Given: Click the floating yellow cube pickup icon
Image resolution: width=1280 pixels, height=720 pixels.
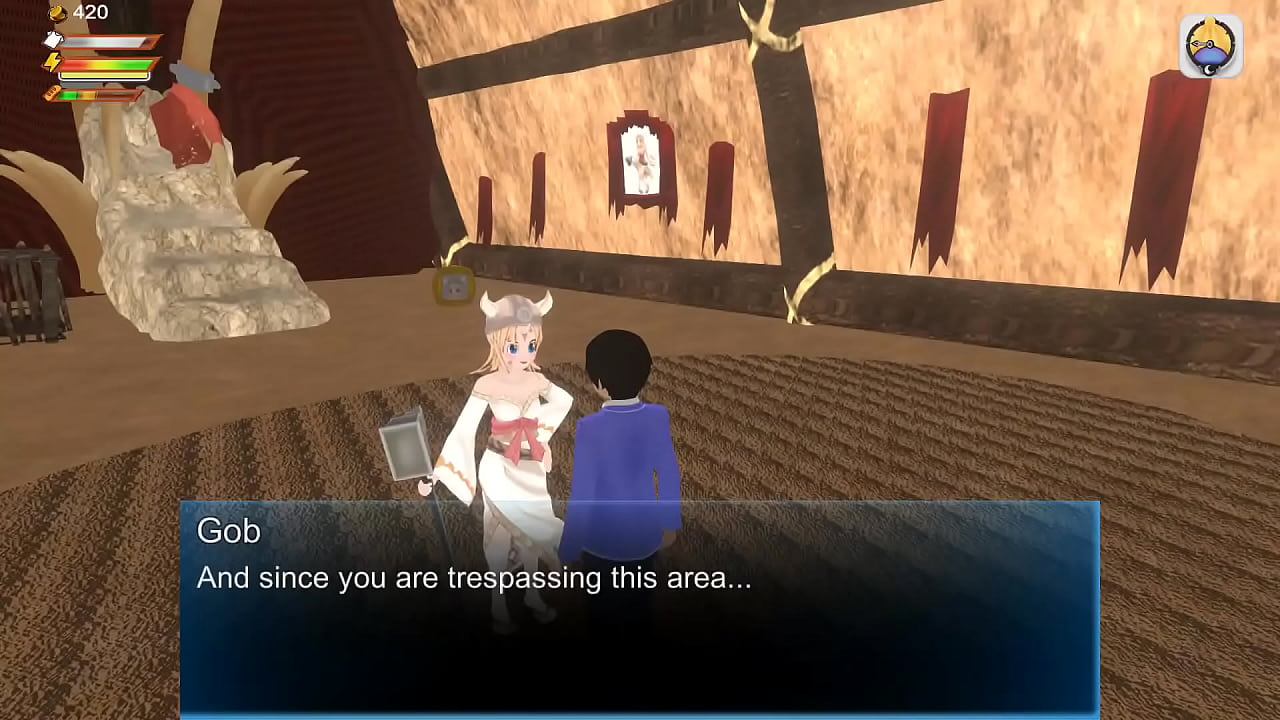Looking at the screenshot, I should pos(452,288).
